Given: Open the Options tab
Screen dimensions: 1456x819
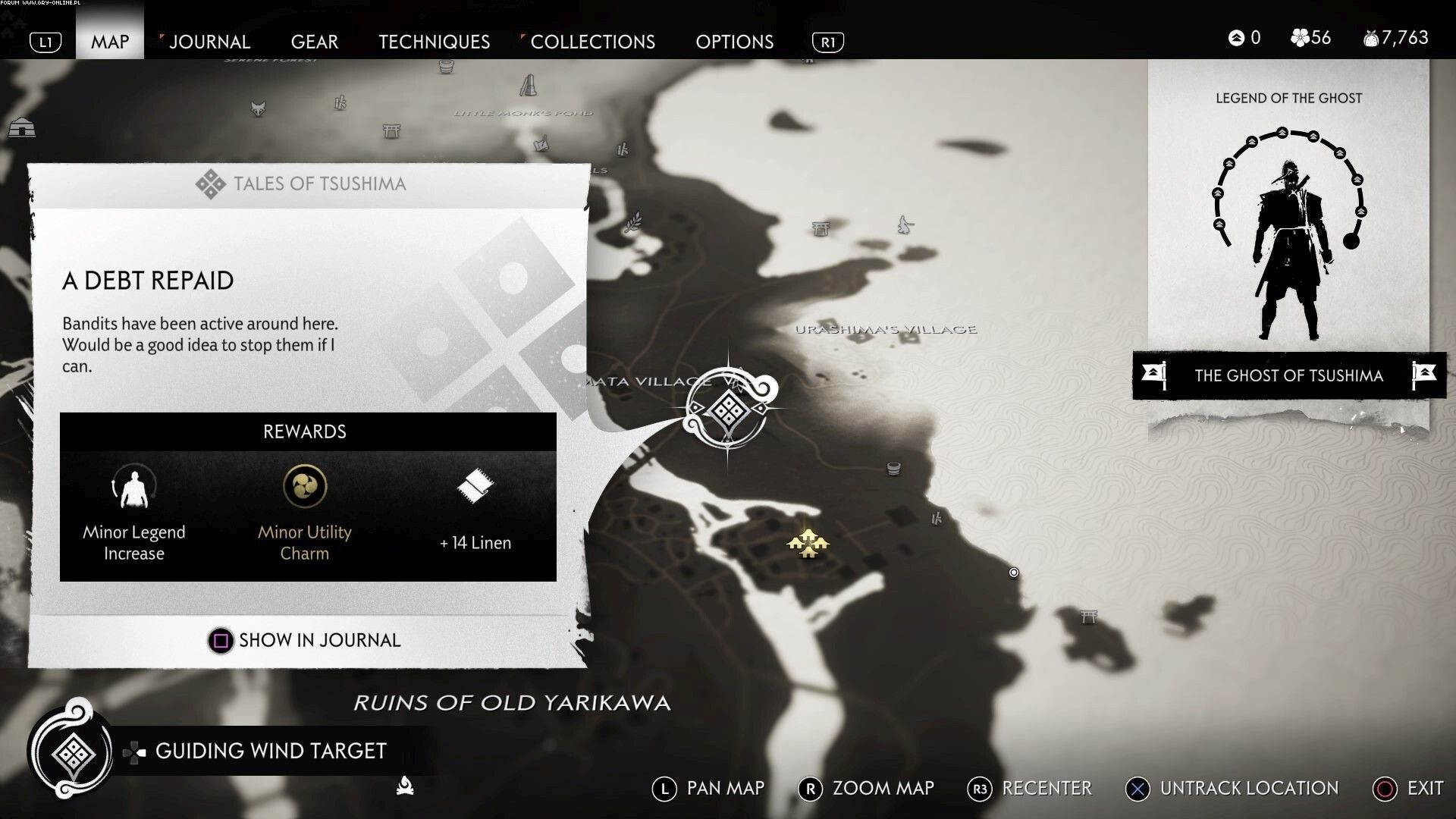Looking at the screenshot, I should [x=734, y=42].
